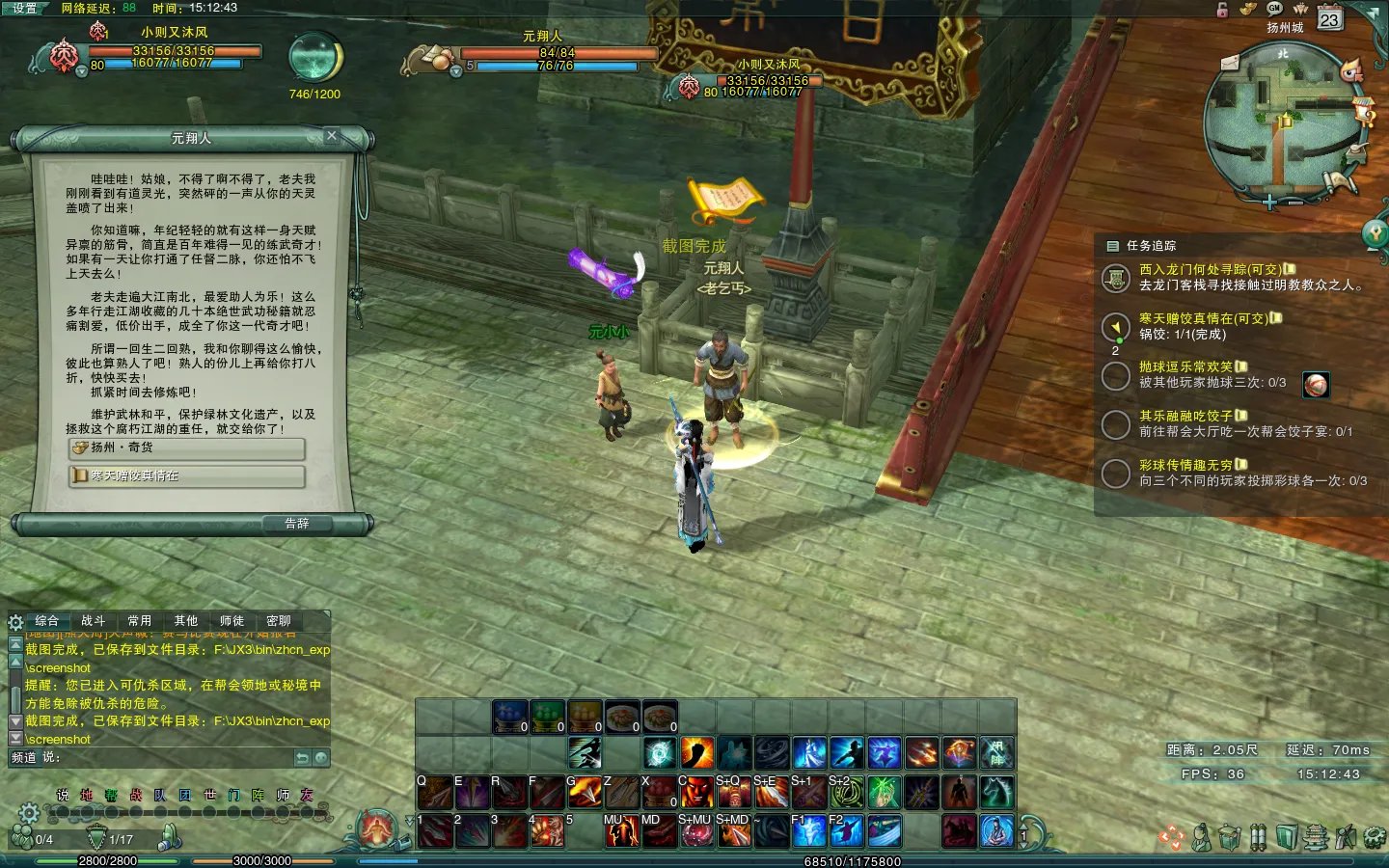Select the 西入龙门何处寻踪 quest in tracker
The width and height of the screenshot is (1389, 868).
pos(1211,270)
